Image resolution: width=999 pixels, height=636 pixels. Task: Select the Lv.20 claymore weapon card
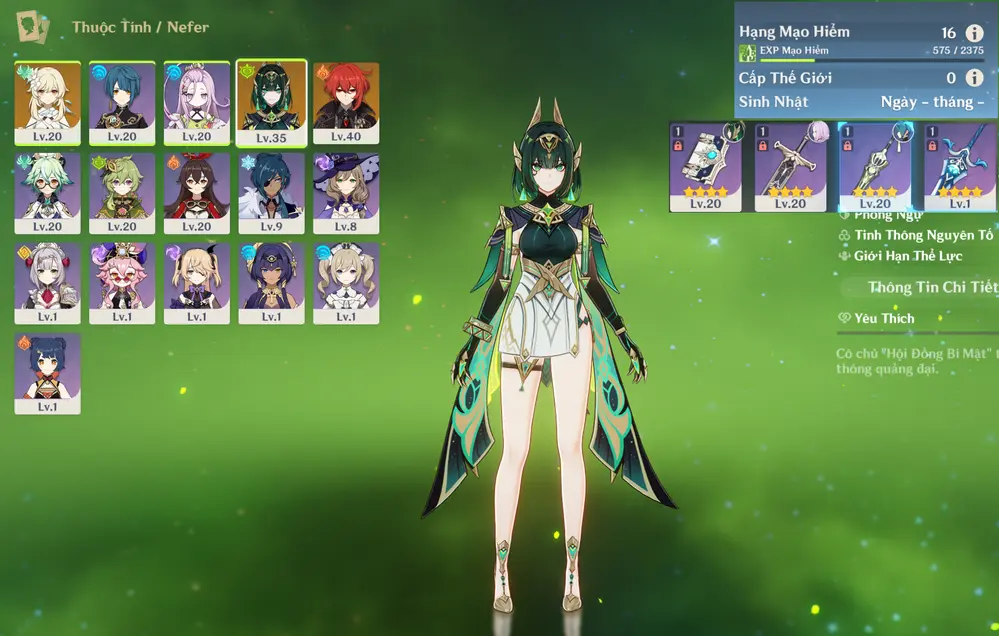[790, 167]
